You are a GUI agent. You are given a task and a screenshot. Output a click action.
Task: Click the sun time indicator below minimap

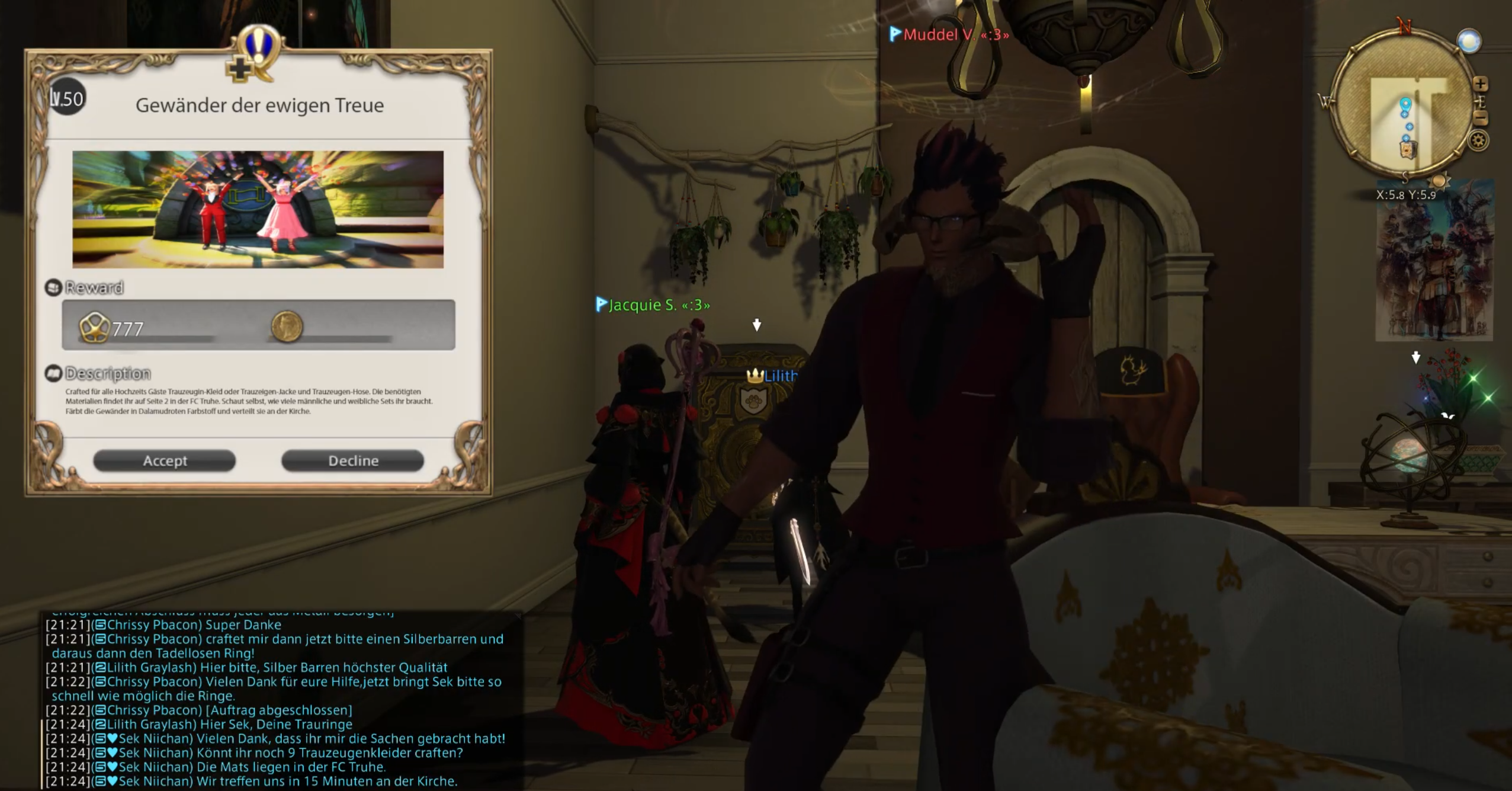1439,181
